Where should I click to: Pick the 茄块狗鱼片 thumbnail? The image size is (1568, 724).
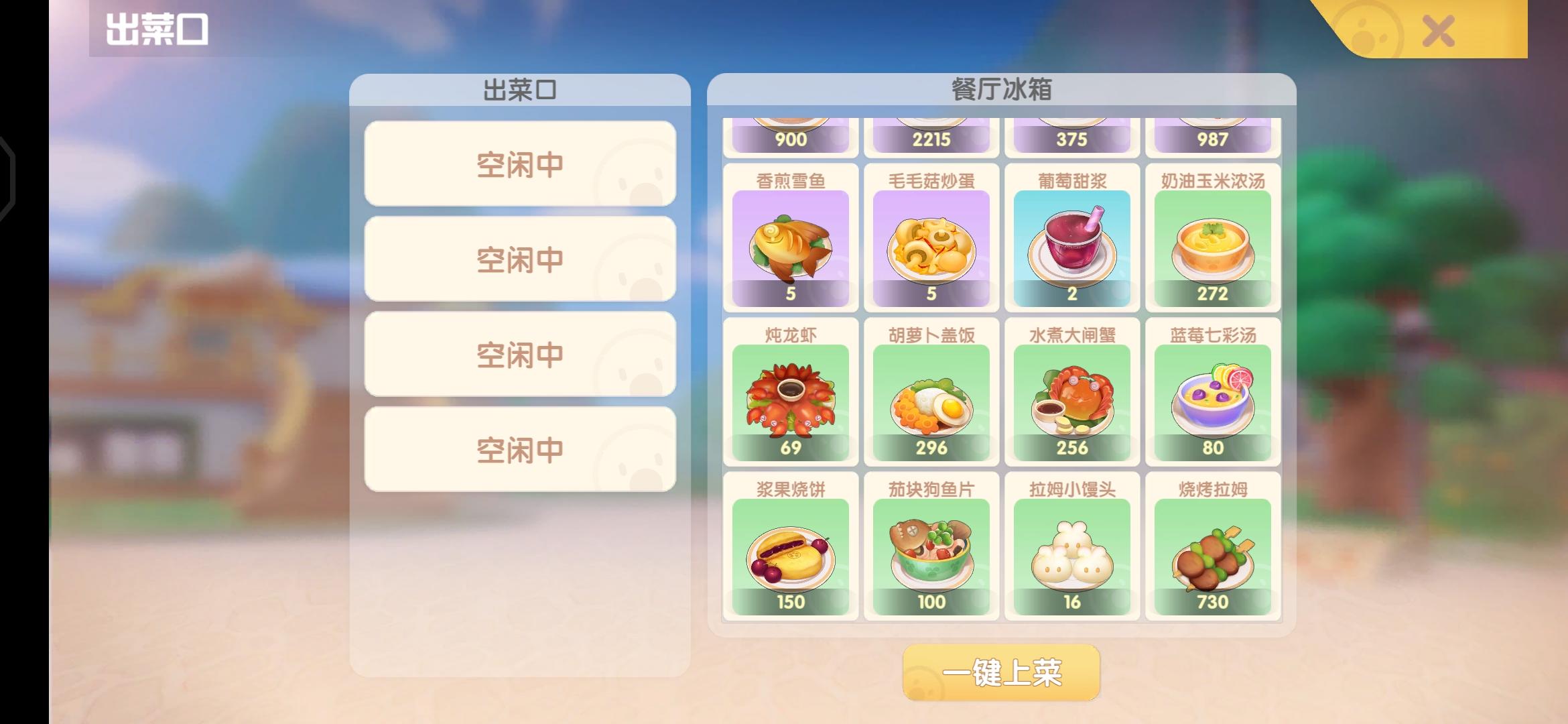pyautogui.click(x=931, y=553)
